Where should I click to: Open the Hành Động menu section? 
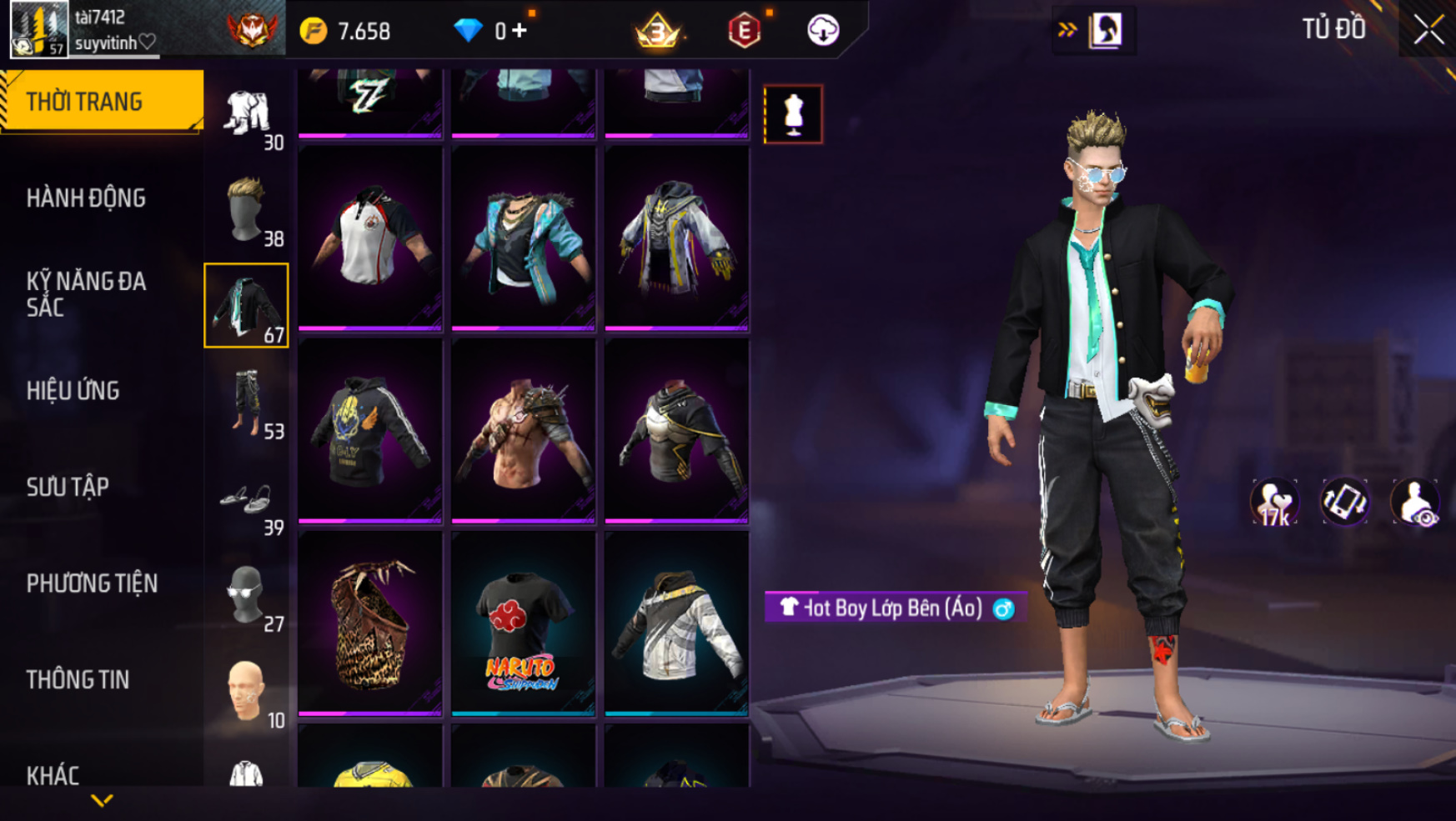86,198
